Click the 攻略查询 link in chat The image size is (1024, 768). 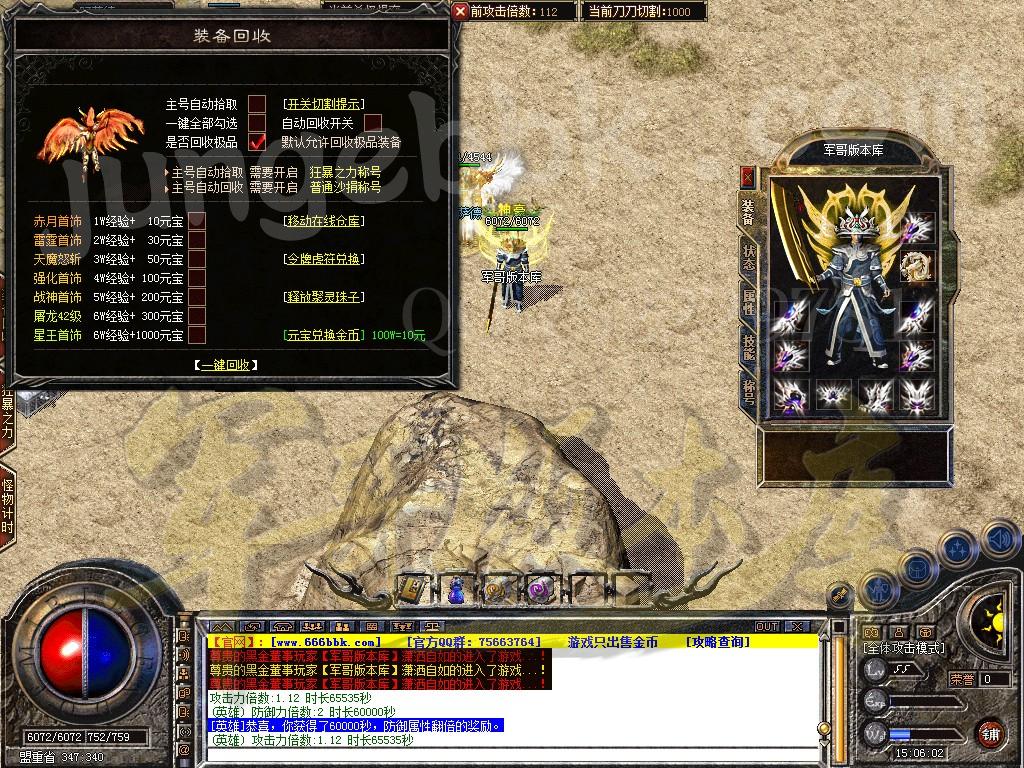click(x=717, y=642)
